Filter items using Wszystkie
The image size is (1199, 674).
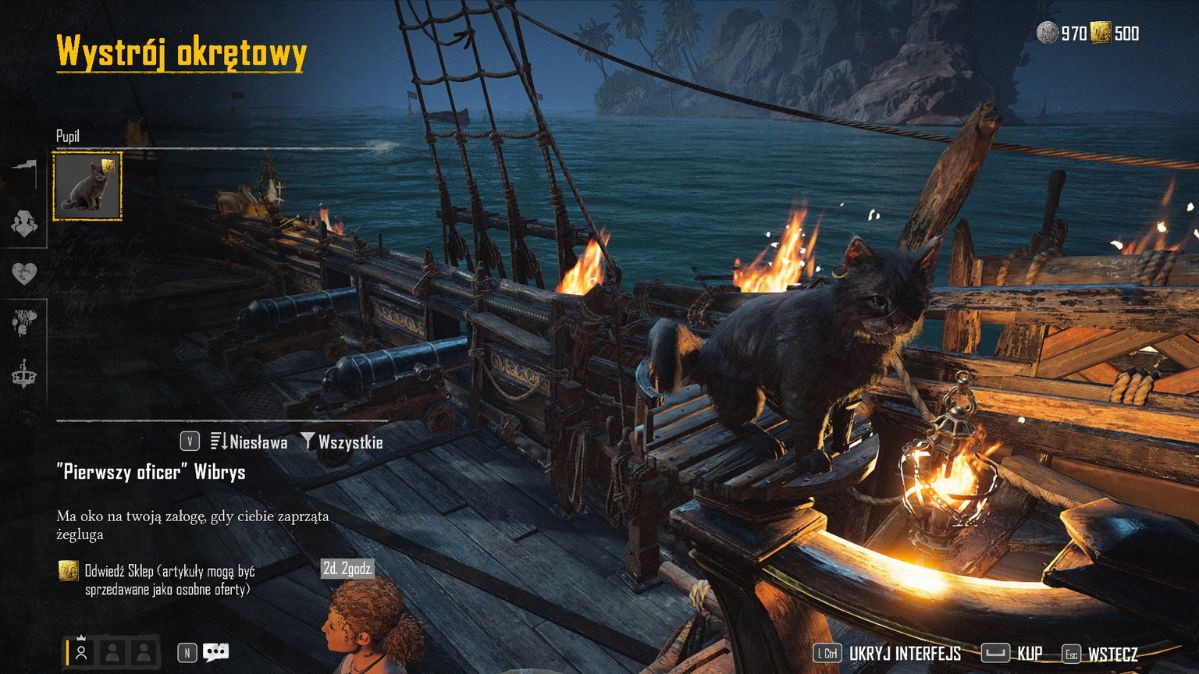point(341,441)
